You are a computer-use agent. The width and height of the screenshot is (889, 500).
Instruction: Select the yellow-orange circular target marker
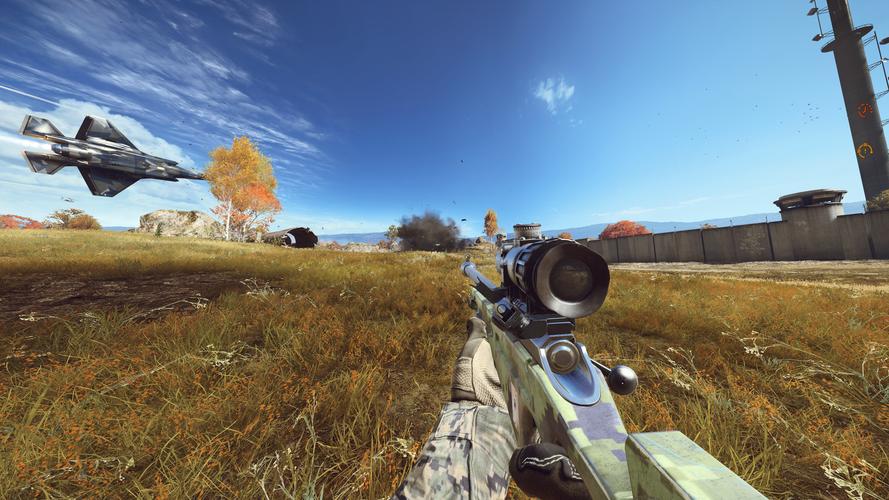coord(865,150)
